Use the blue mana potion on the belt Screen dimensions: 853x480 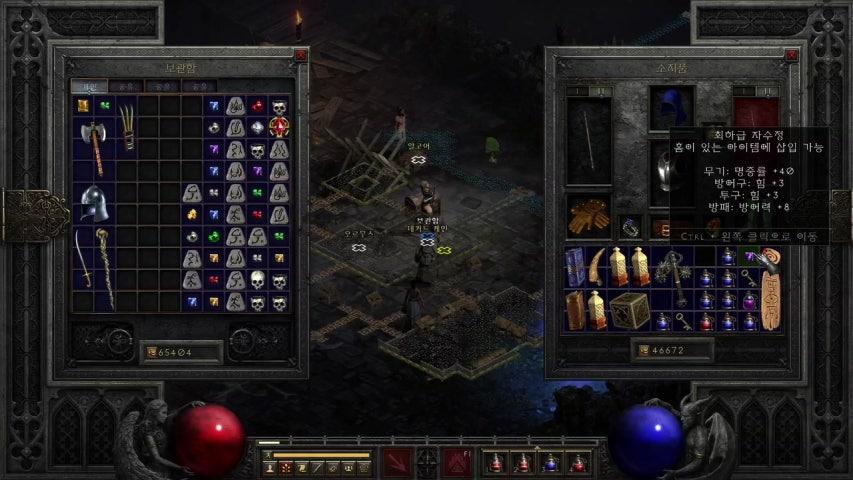(550, 463)
